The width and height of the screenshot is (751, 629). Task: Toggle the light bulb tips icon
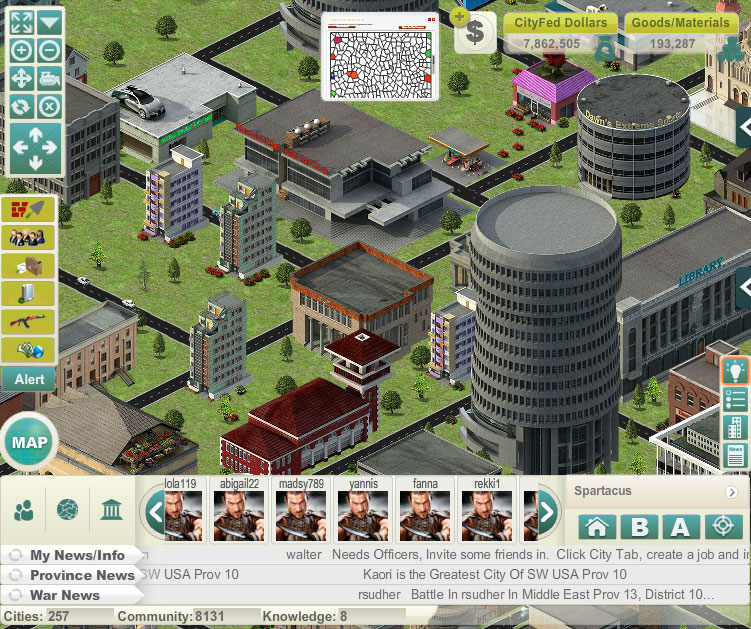(x=736, y=371)
